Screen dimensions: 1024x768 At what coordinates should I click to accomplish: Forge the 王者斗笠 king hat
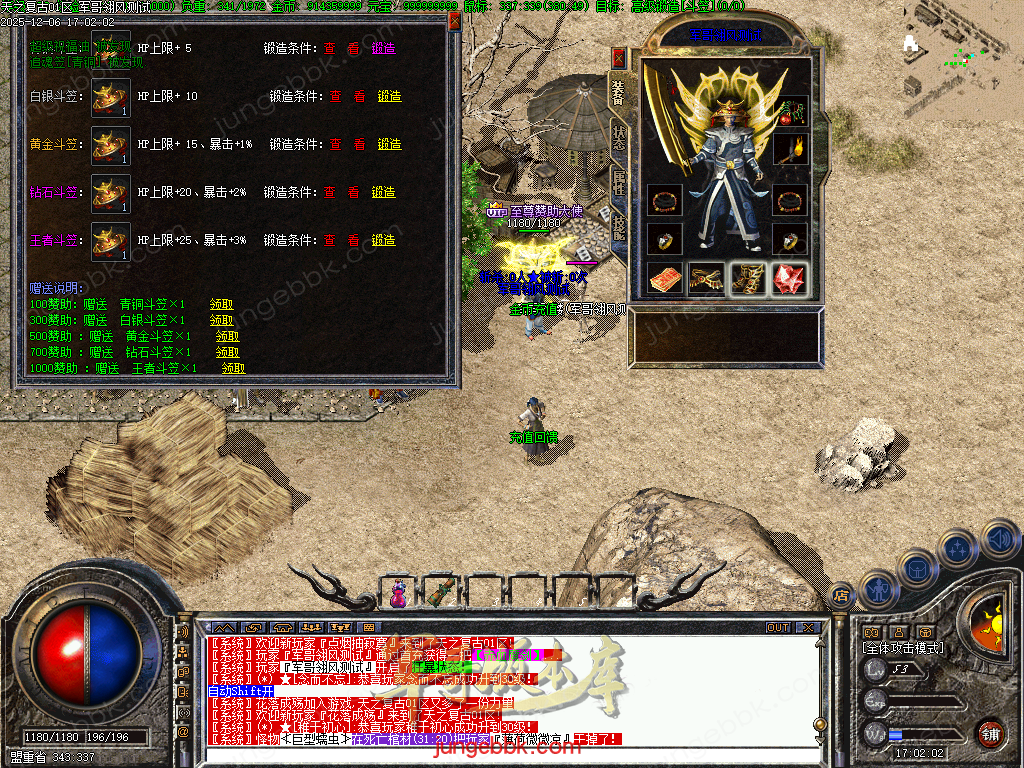tap(383, 240)
